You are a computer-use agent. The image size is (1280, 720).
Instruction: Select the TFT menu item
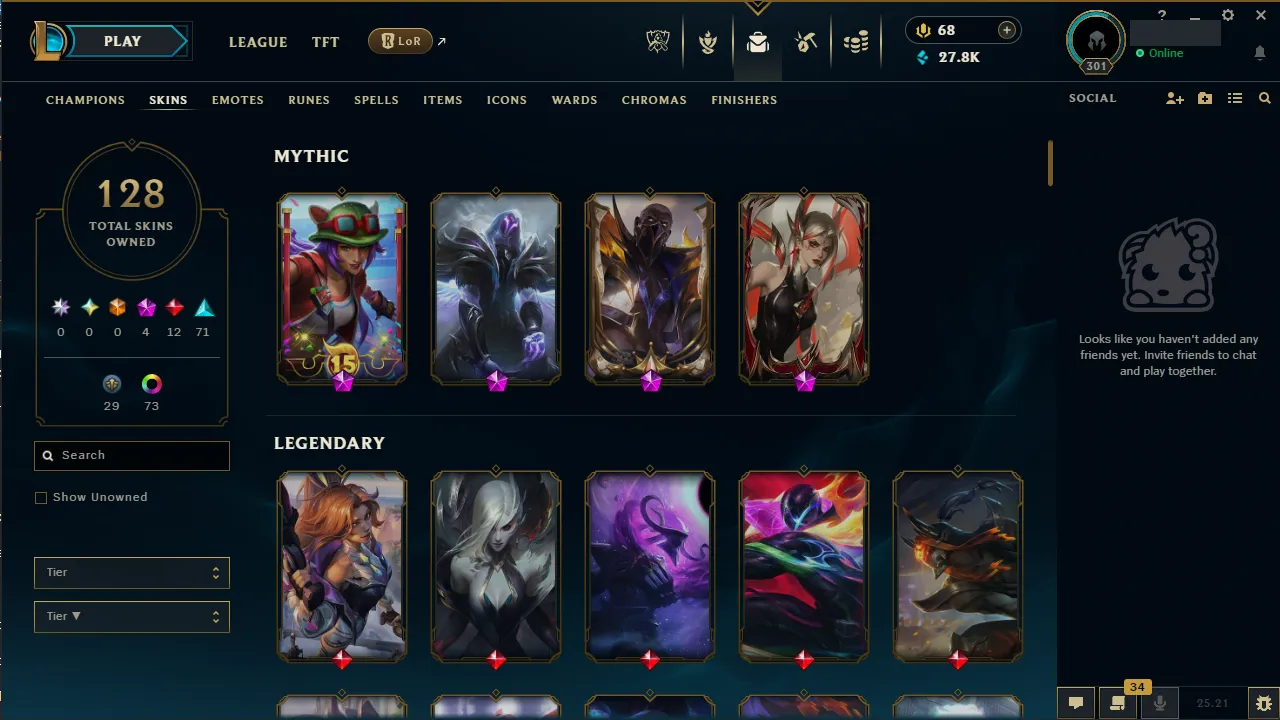[325, 42]
